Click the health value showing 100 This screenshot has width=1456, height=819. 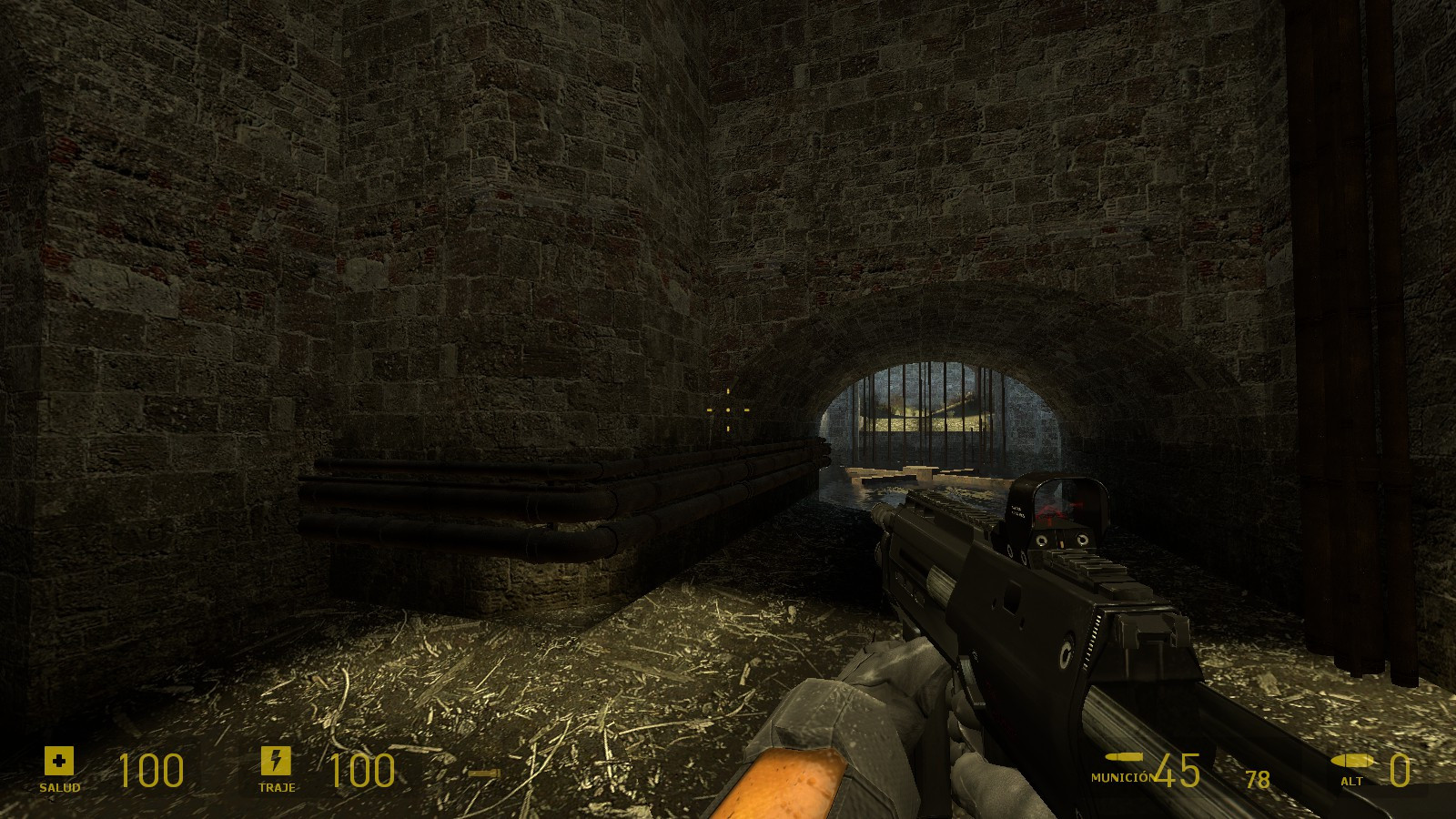coord(153,772)
